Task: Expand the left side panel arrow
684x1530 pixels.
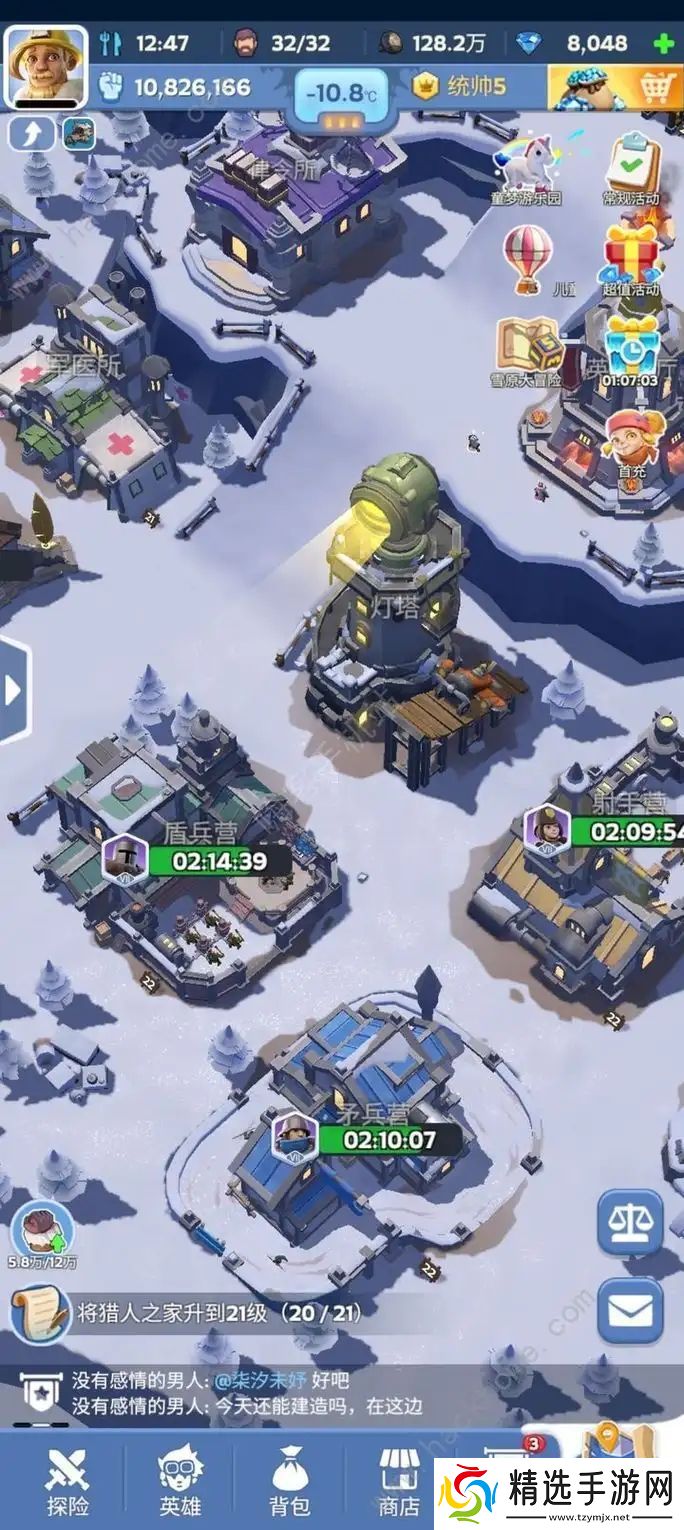Action: pos(14,690)
